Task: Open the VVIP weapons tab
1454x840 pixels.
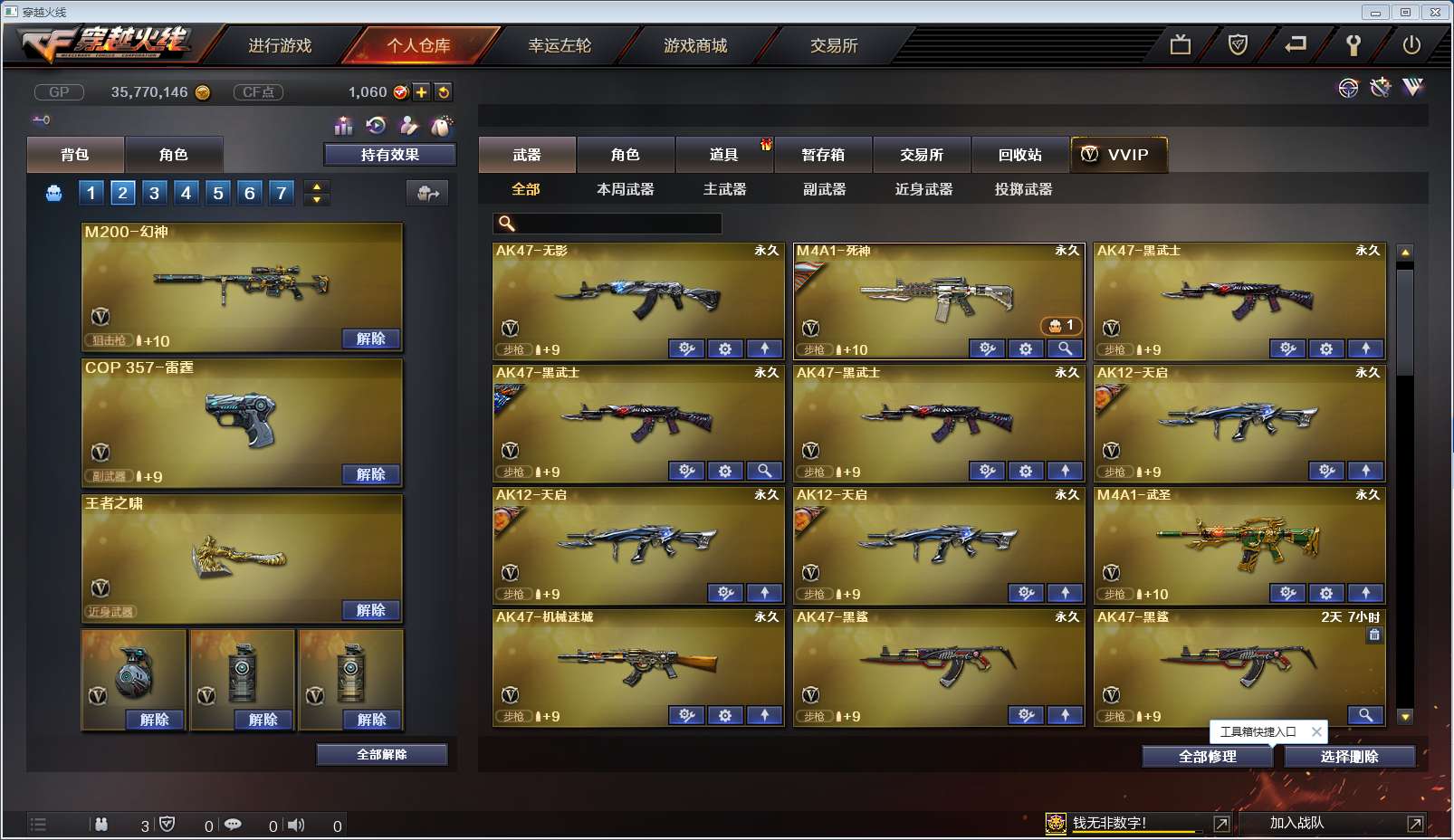Action: coord(1119,155)
